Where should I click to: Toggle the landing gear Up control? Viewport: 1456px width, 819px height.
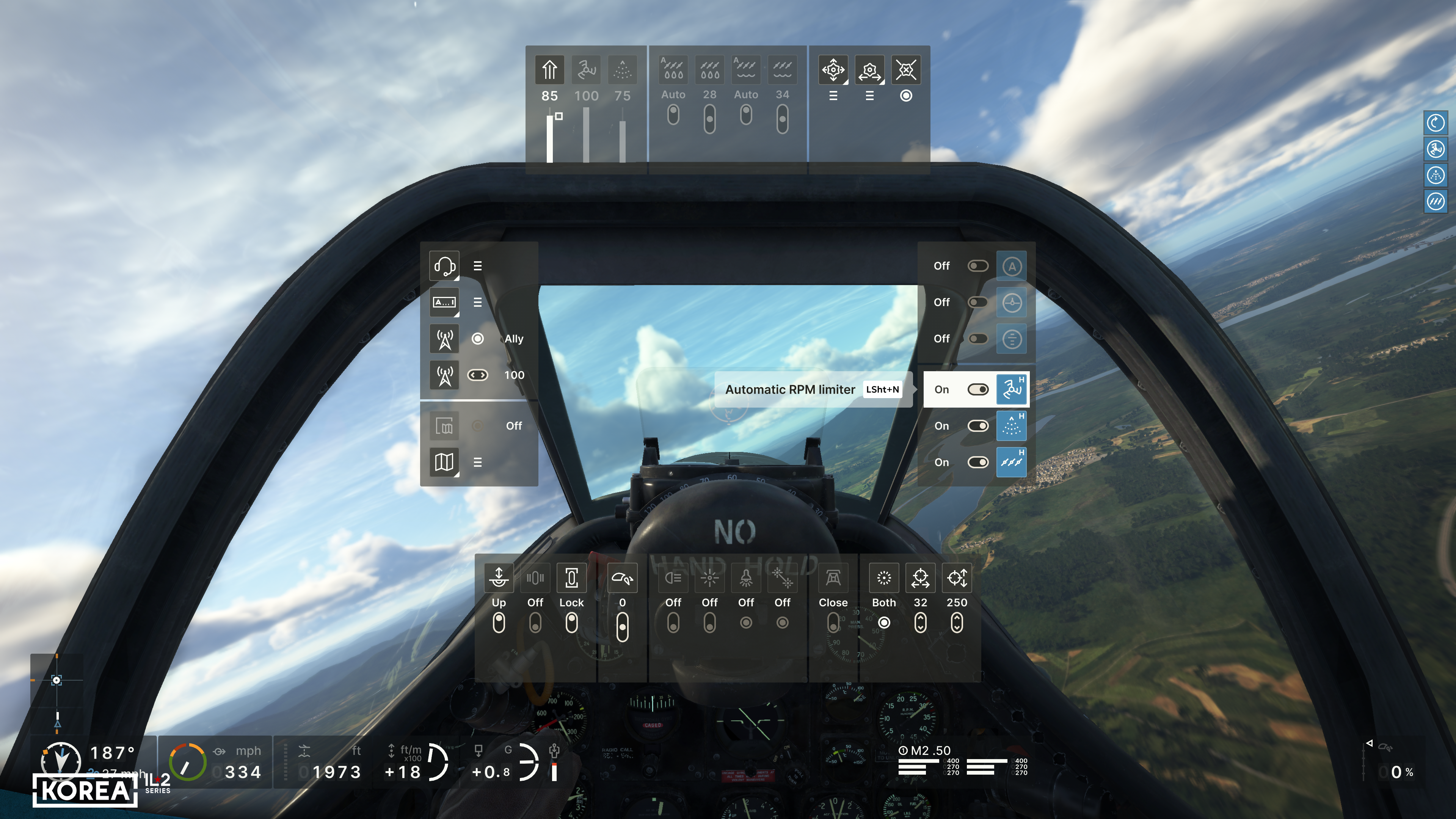[499, 622]
